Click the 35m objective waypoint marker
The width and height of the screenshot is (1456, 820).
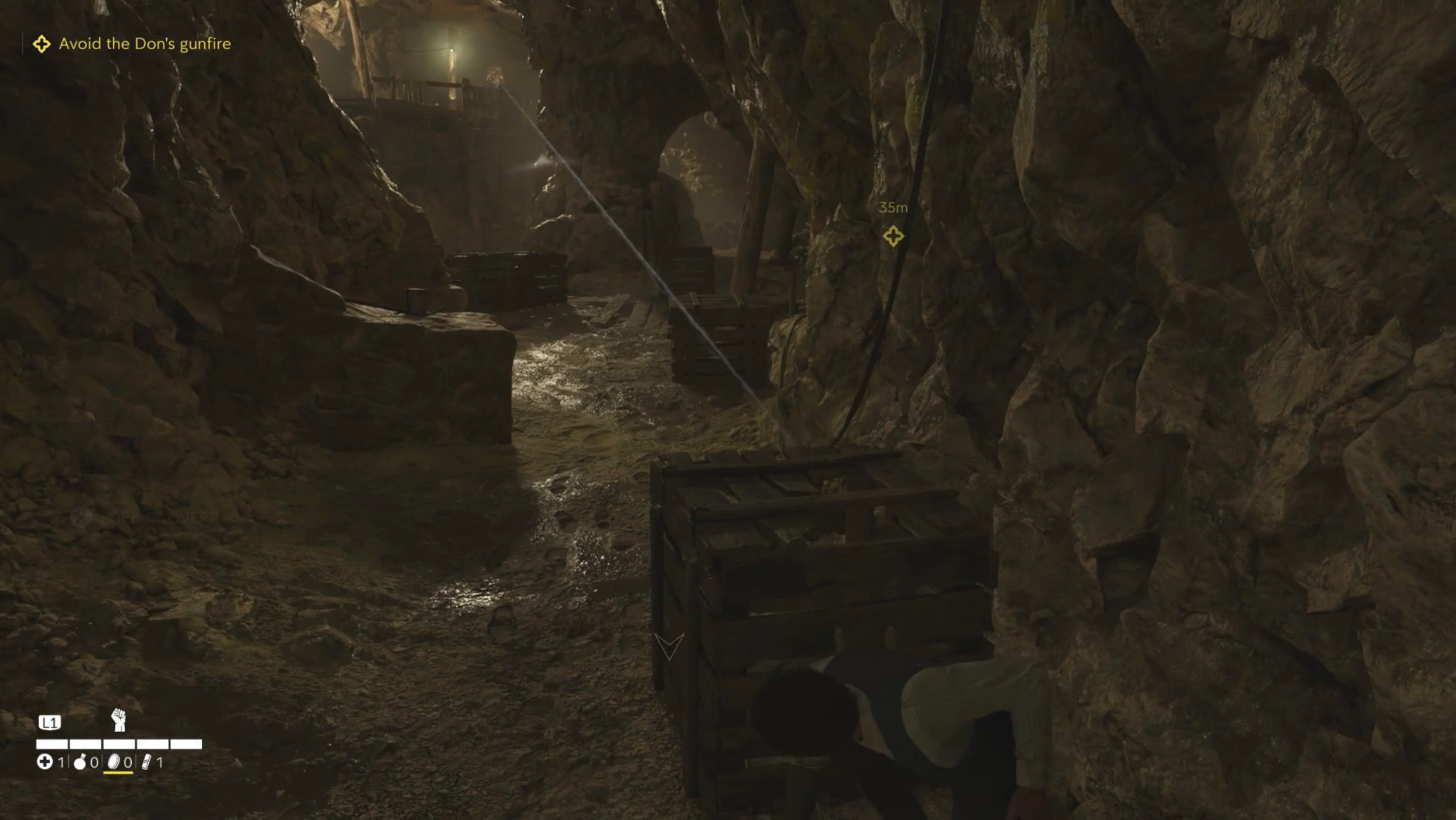pos(893,236)
